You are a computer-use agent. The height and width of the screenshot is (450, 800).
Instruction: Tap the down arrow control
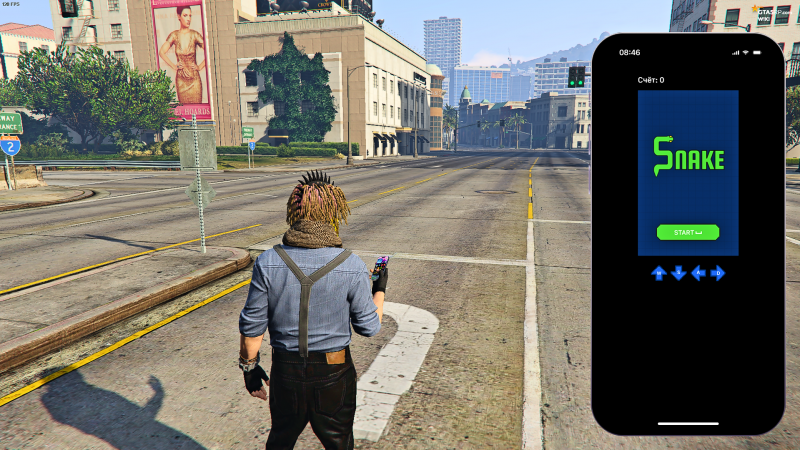(x=678, y=272)
